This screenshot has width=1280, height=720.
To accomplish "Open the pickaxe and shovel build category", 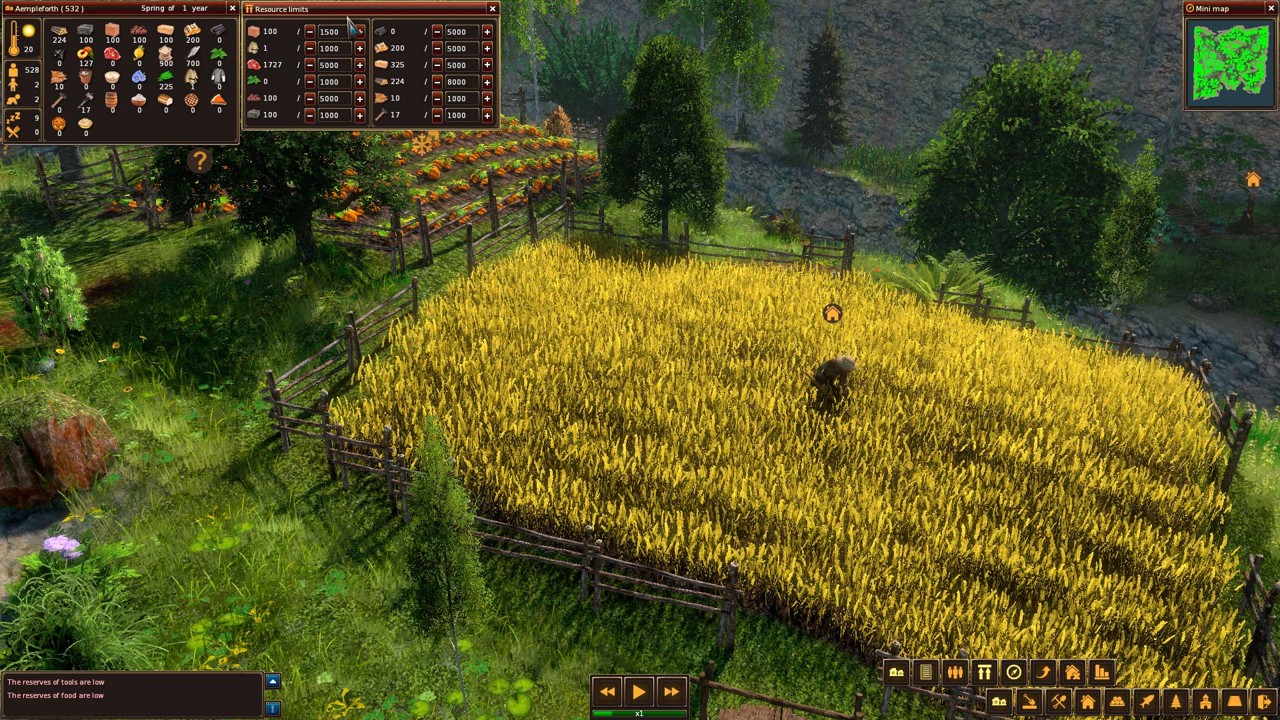I will 1058,702.
